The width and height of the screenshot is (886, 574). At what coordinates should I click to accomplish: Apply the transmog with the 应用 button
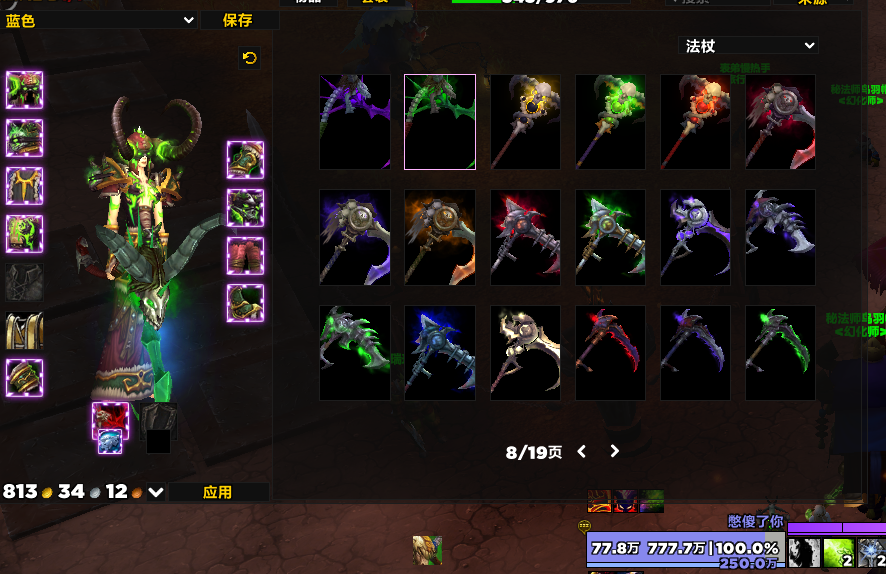pos(218,492)
